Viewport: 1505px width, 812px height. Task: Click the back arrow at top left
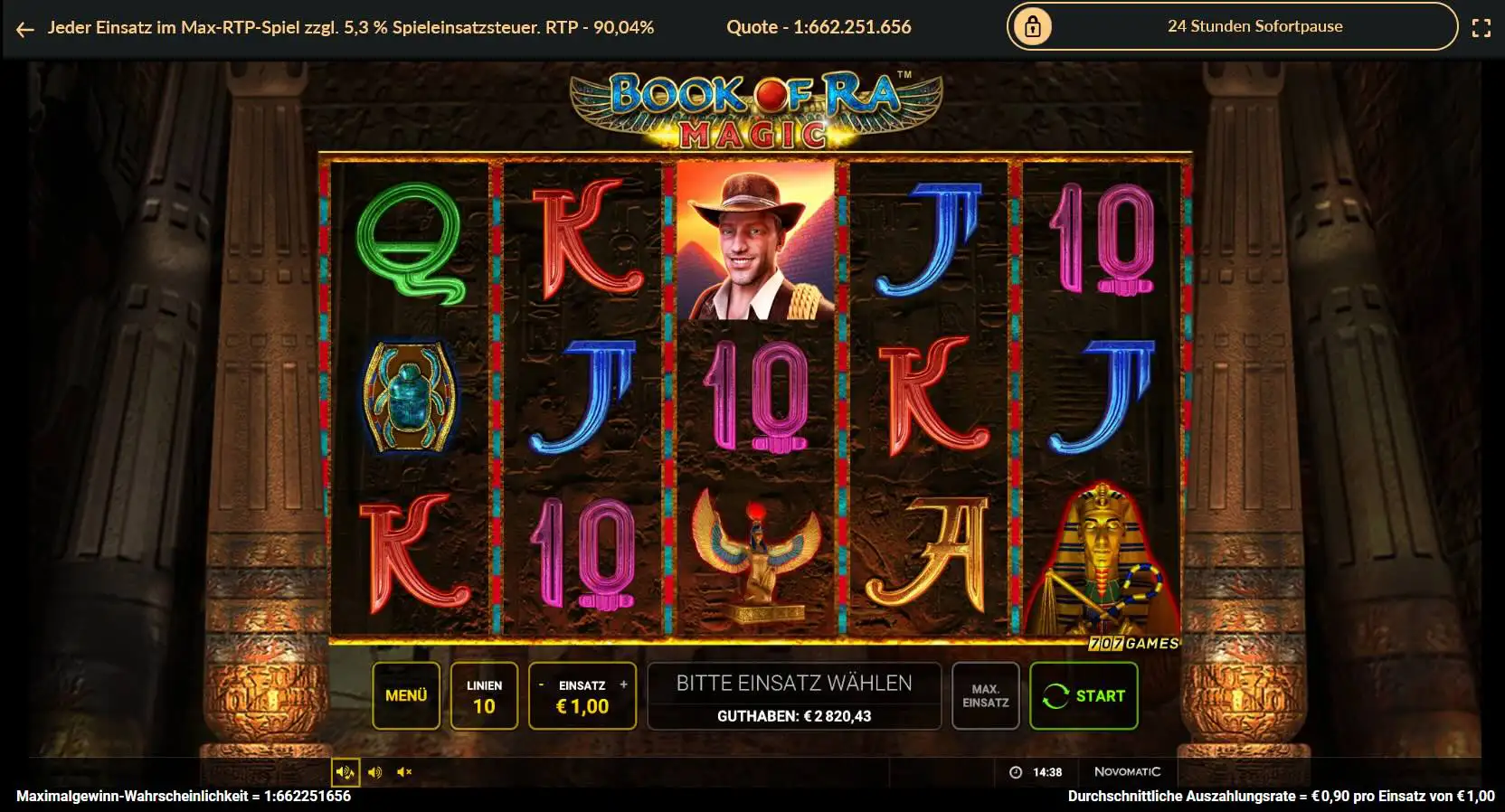pos(23,28)
